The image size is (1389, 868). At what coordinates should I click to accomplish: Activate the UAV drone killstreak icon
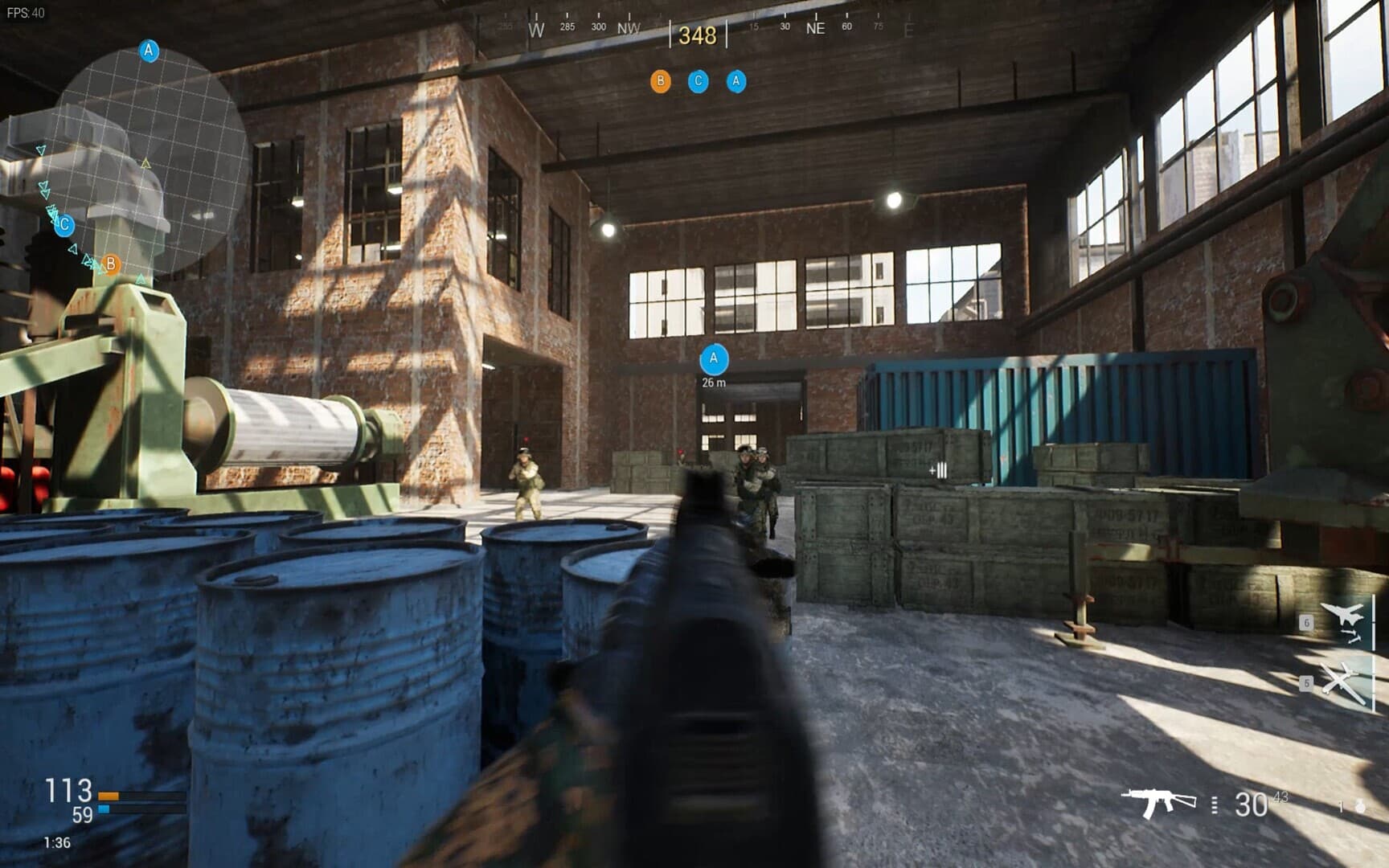(1342, 682)
